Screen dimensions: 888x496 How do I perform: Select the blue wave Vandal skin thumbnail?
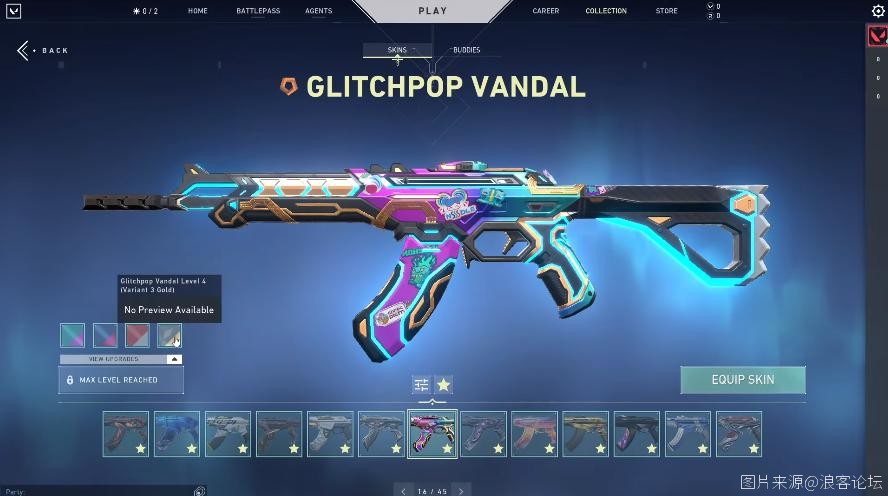click(x=177, y=434)
